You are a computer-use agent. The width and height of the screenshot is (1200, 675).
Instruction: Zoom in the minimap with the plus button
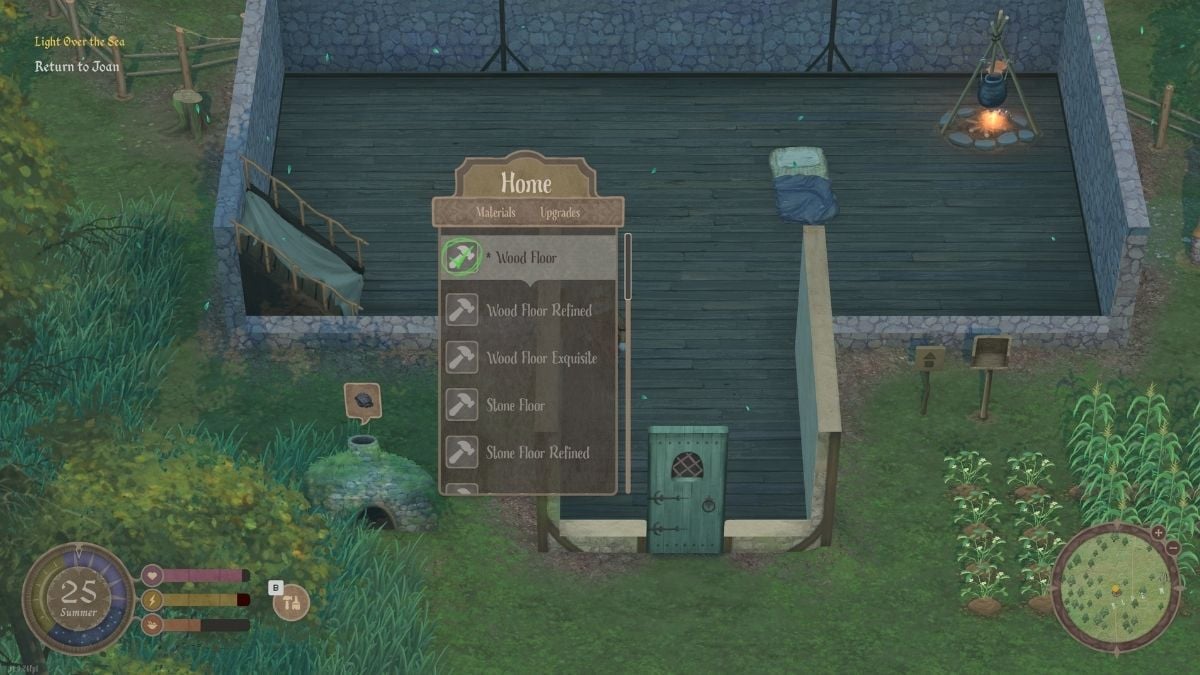point(1158,532)
